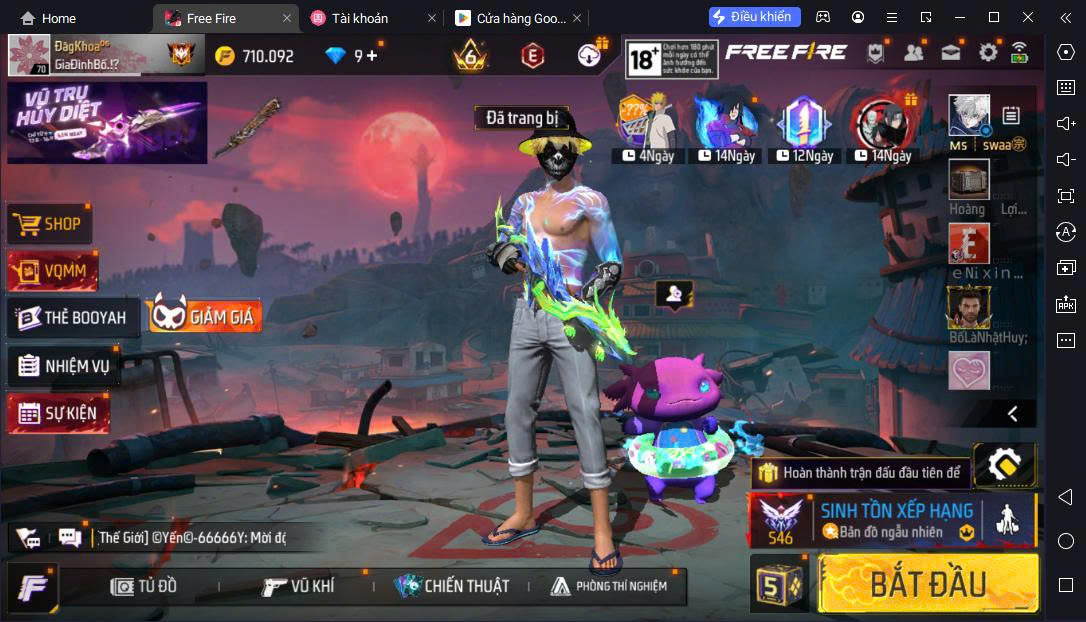The image size is (1086, 622).
Task: Open the TỦ ĐỒ wardrobe tab
Action: pyautogui.click(x=144, y=586)
